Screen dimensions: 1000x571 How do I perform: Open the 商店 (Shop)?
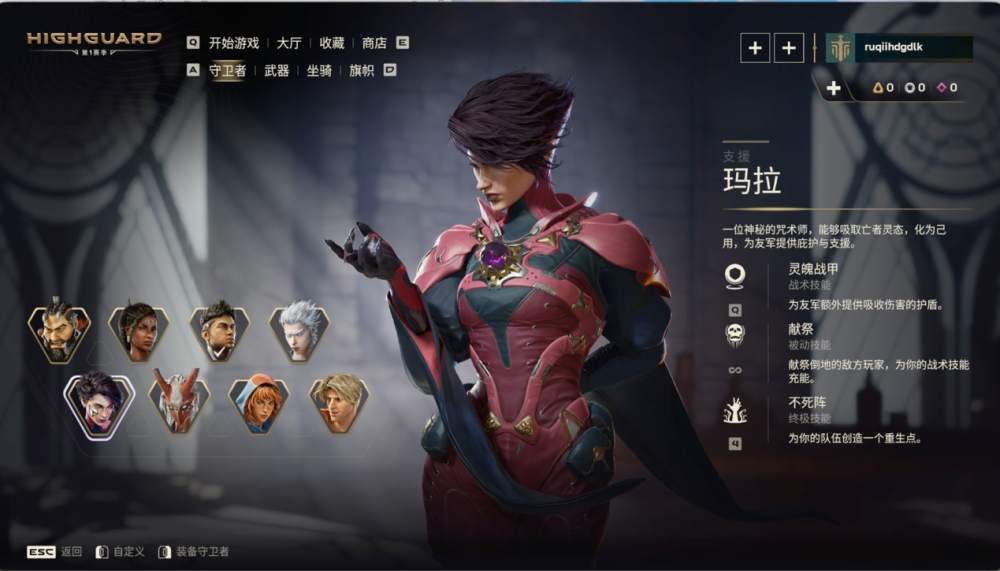pyautogui.click(x=374, y=43)
